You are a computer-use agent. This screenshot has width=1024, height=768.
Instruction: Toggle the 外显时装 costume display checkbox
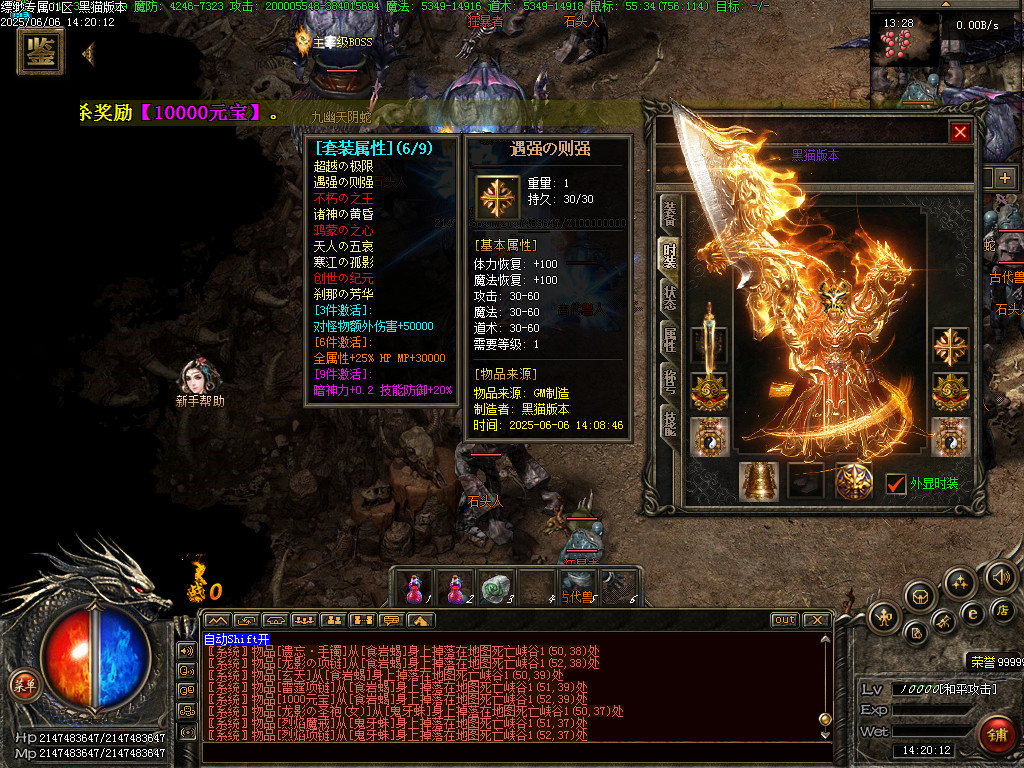pyautogui.click(x=896, y=483)
